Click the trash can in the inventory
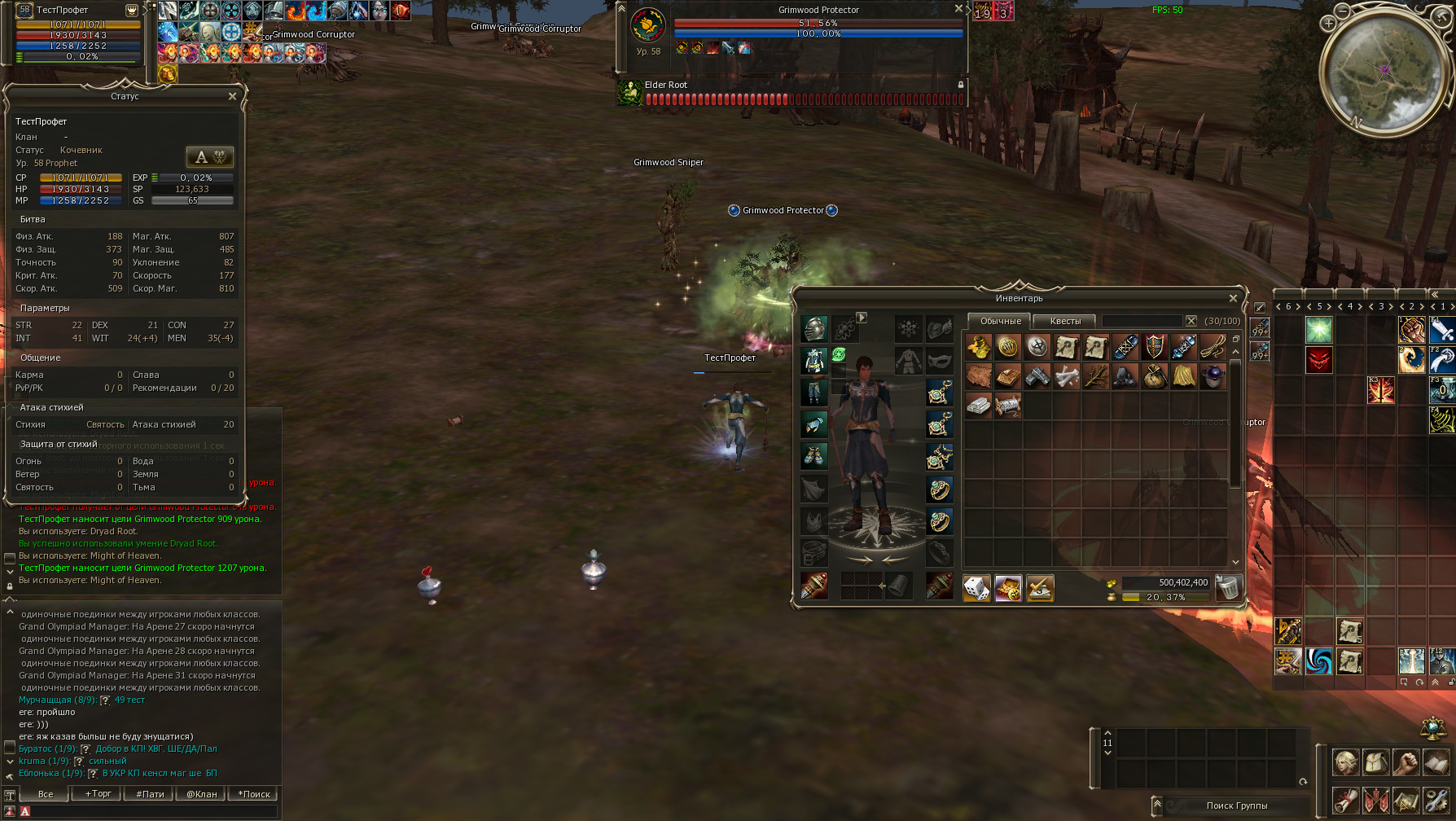The image size is (1456, 821). tap(1228, 587)
